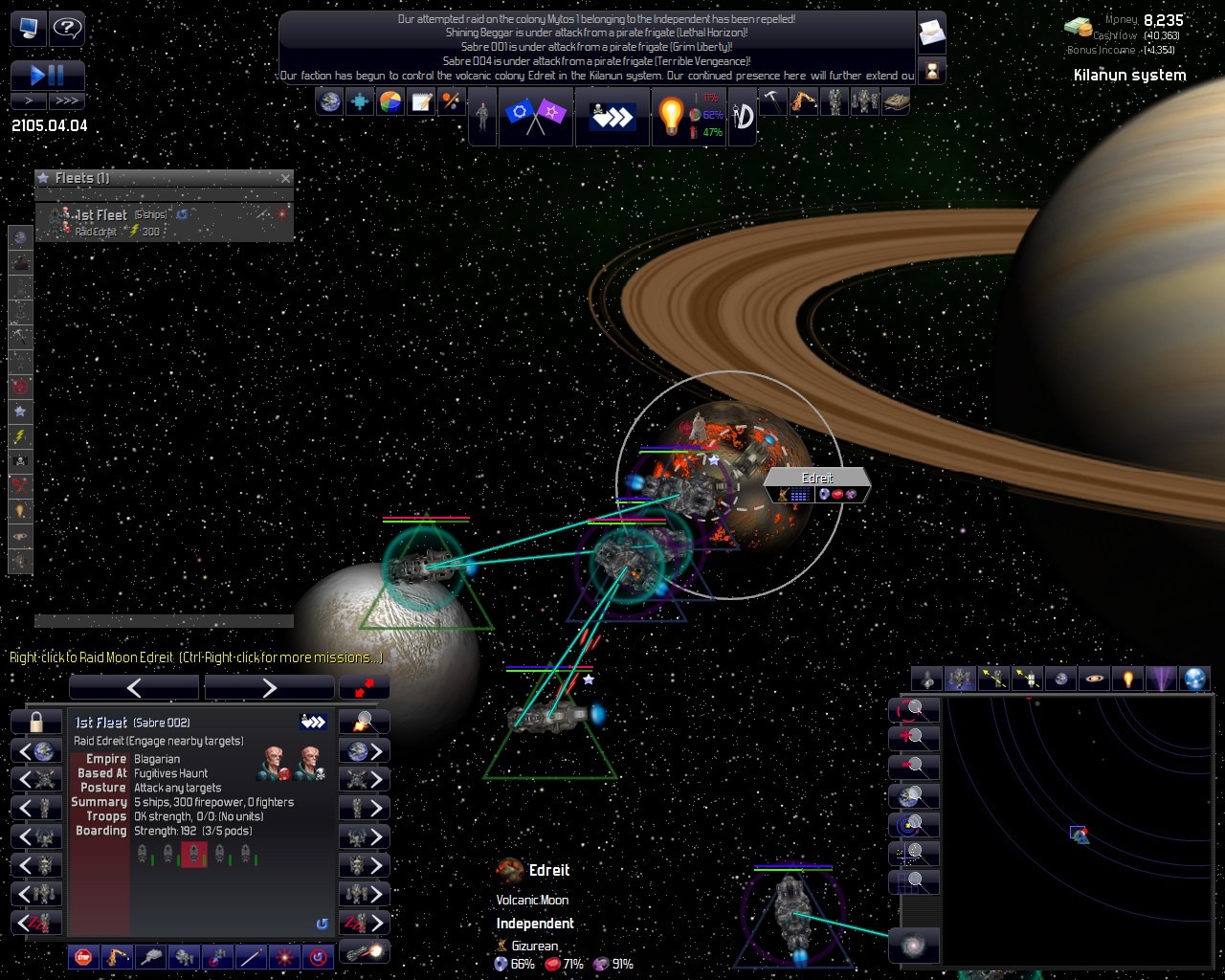The height and width of the screenshot is (980, 1225).
Task: Open the pie chart empire summary
Action: (x=390, y=101)
